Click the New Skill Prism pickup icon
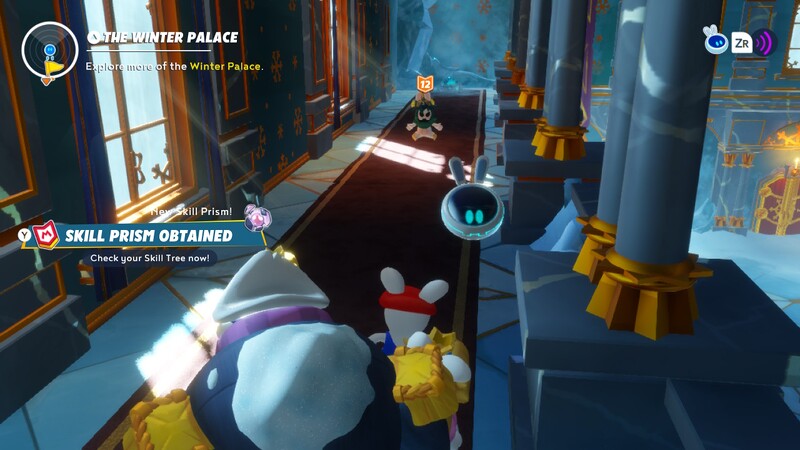 (255, 215)
